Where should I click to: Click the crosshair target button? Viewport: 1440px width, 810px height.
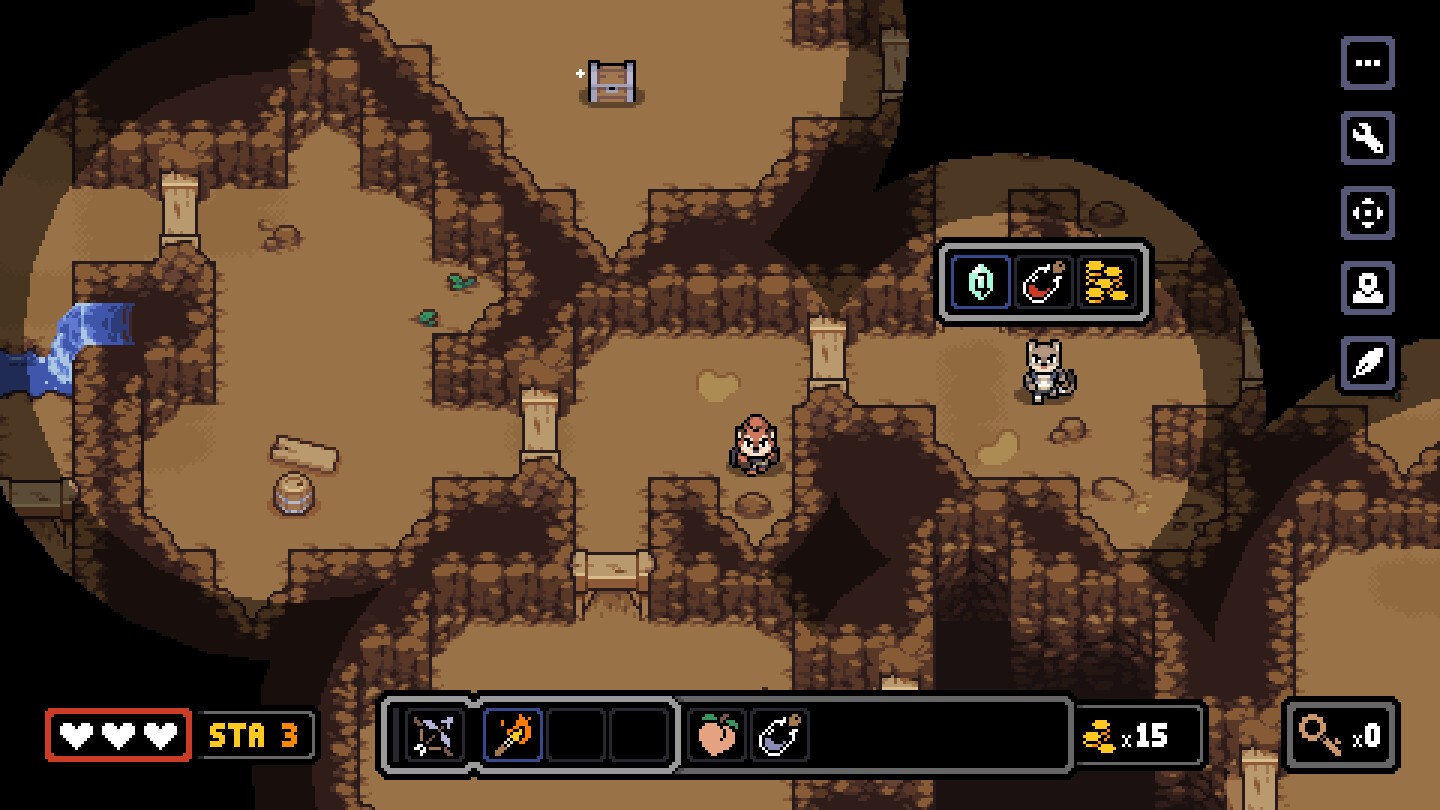coord(1367,213)
